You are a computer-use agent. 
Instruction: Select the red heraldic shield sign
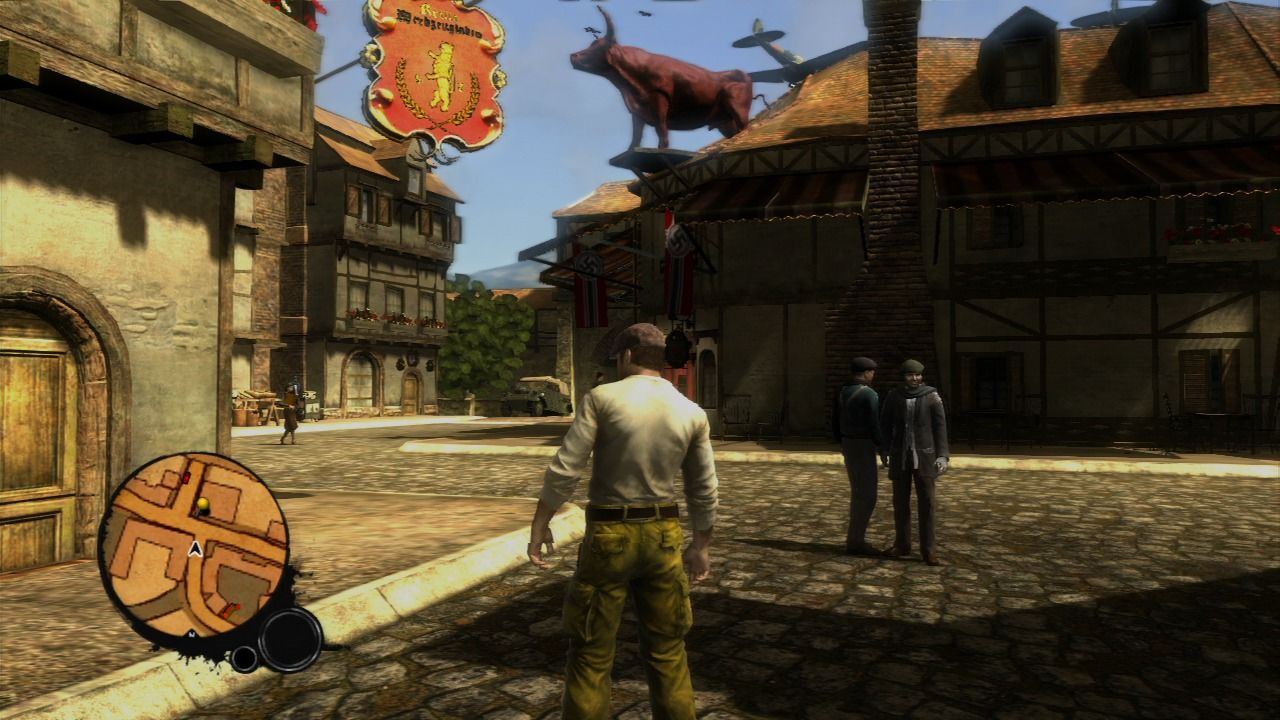tap(432, 70)
